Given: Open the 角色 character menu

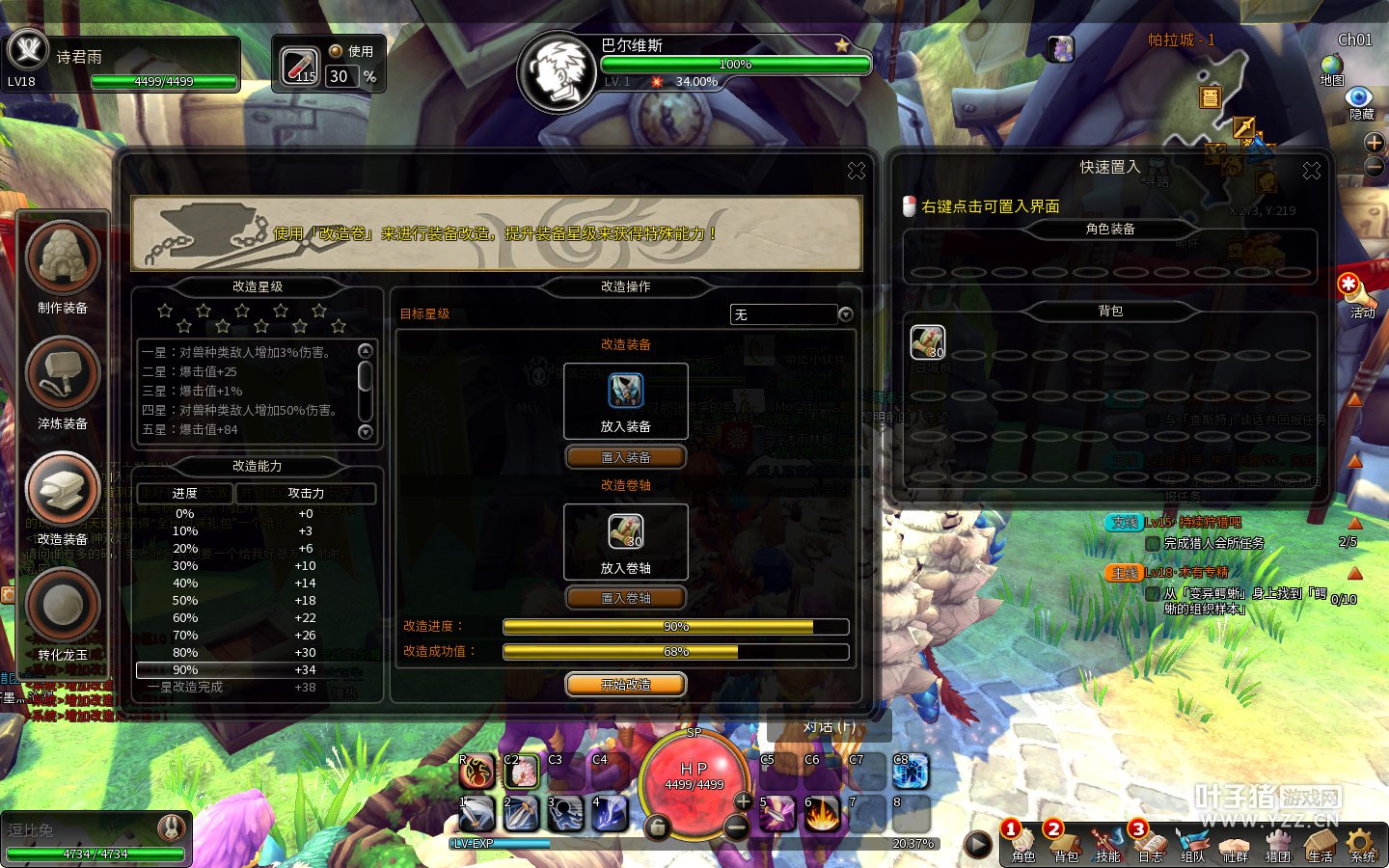Looking at the screenshot, I should point(1022,843).
